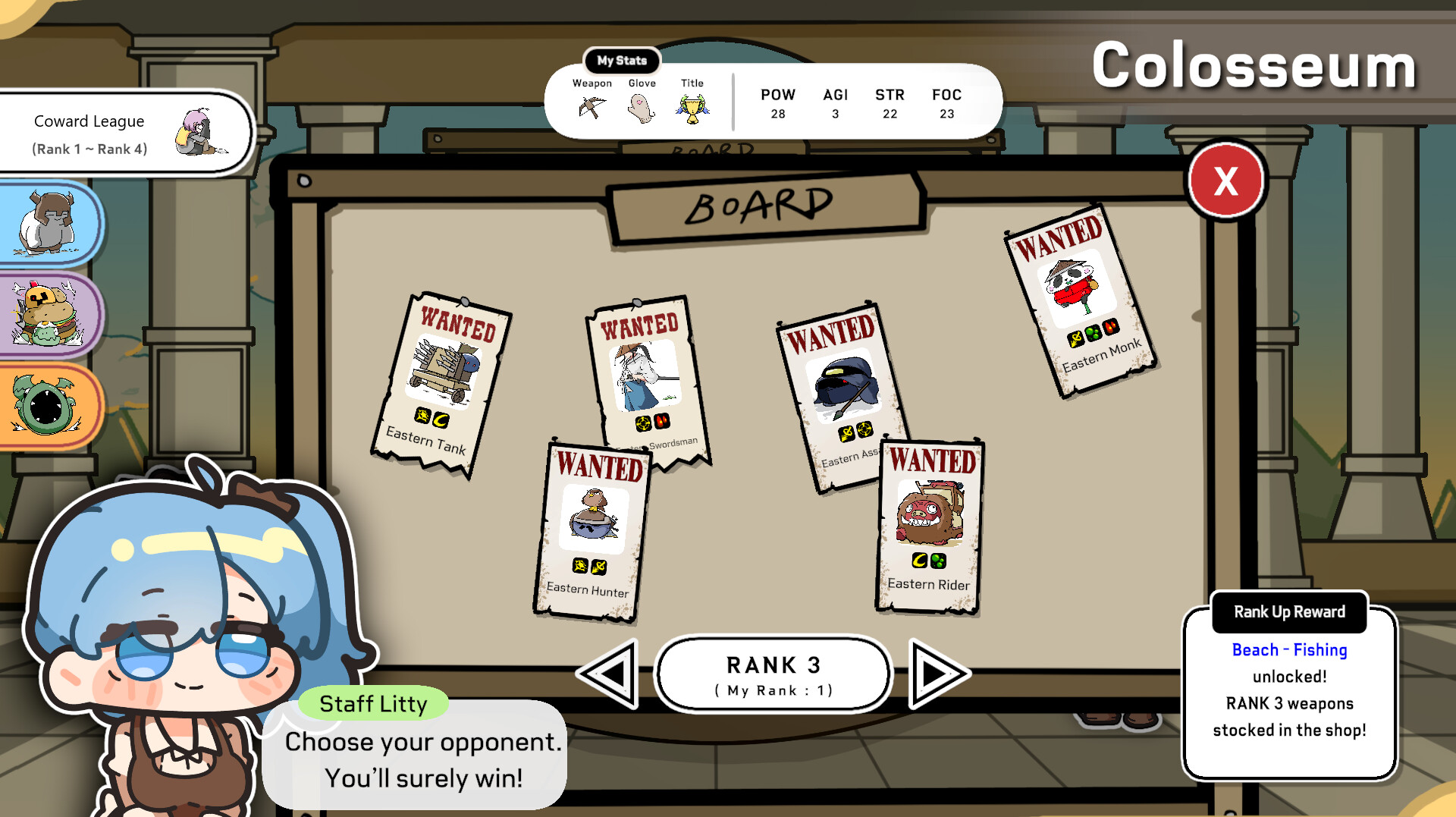Open the My Stats tab
Viewport: 1456px width, 817px height.
tap(622, 61)
